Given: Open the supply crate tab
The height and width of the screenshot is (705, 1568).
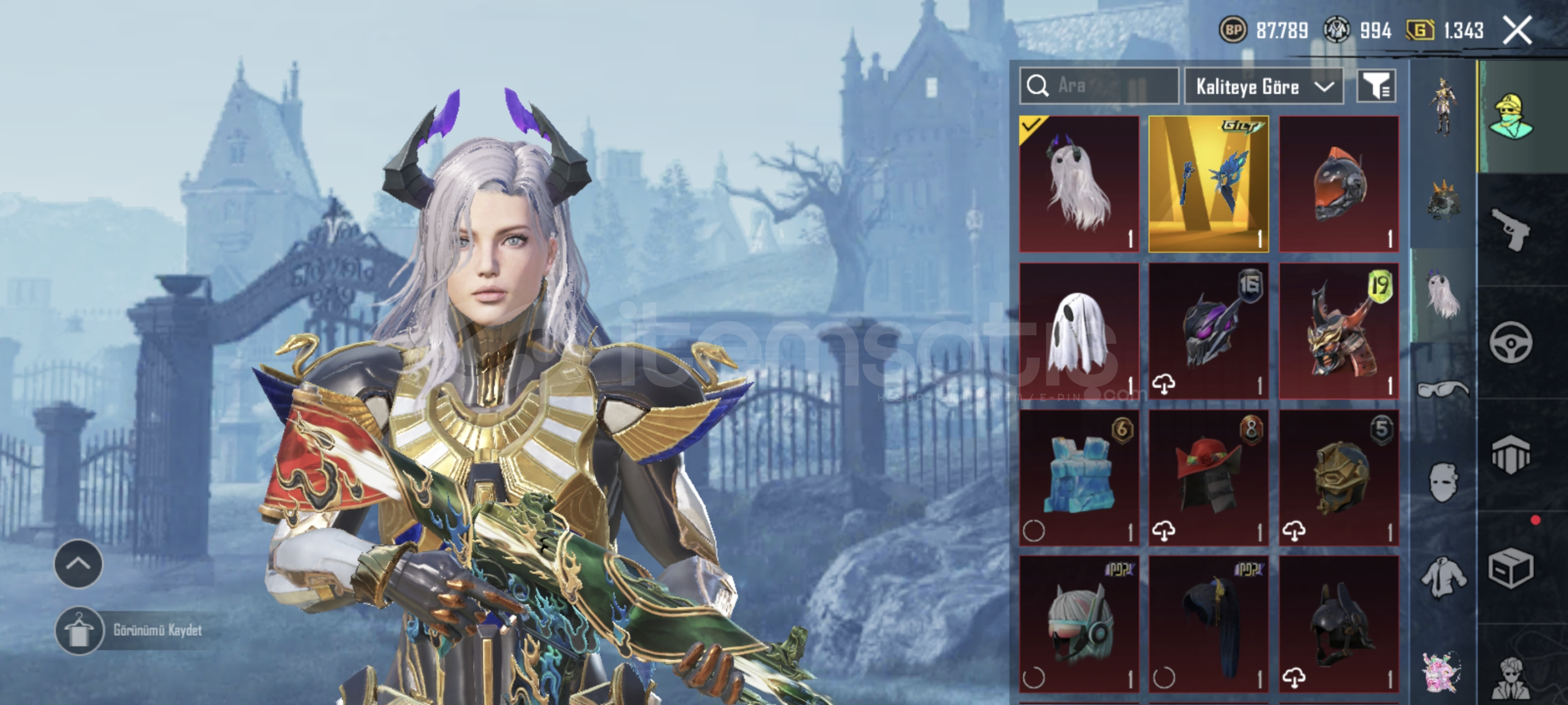Looking at the screenshot, I should (x=1511, y=568).
